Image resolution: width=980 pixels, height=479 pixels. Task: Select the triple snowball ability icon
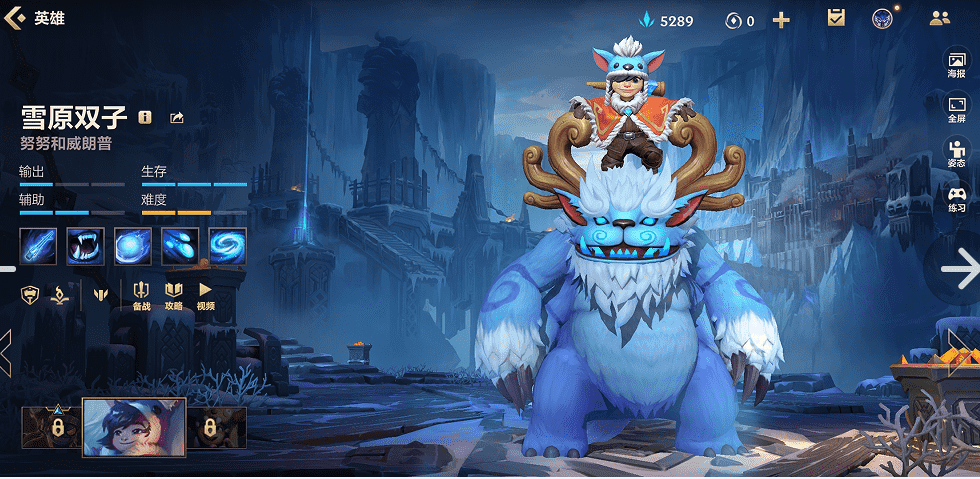[x=180, y=246]
